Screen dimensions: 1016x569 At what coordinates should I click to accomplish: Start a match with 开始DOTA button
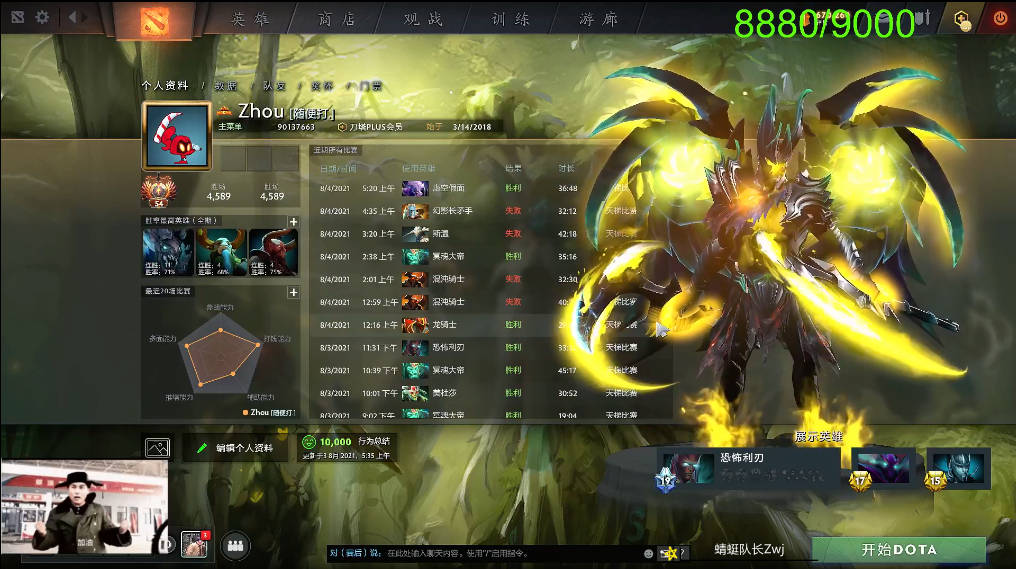[898, 550]
